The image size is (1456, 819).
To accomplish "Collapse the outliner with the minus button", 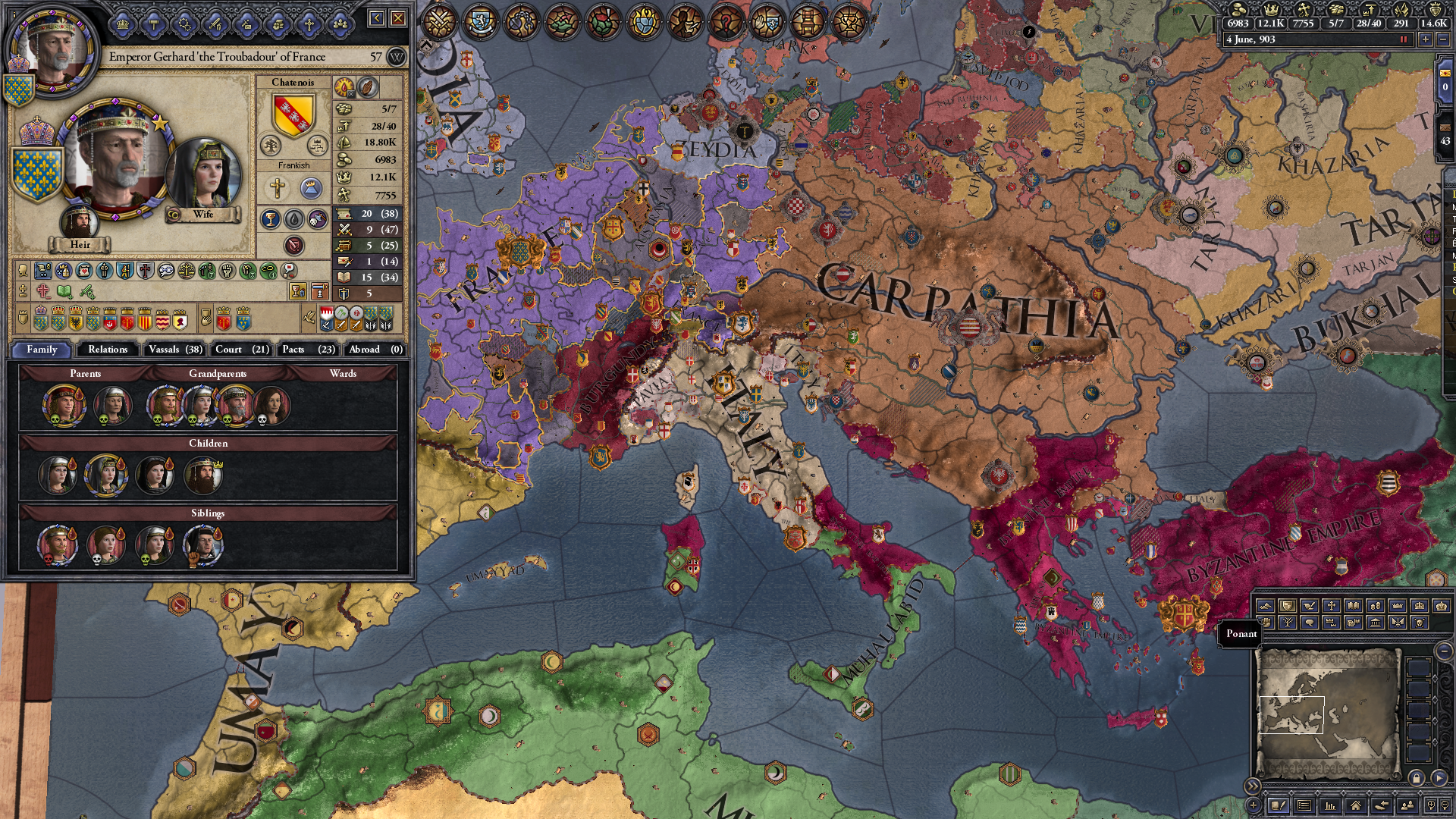I will (x=1445, y=651).
